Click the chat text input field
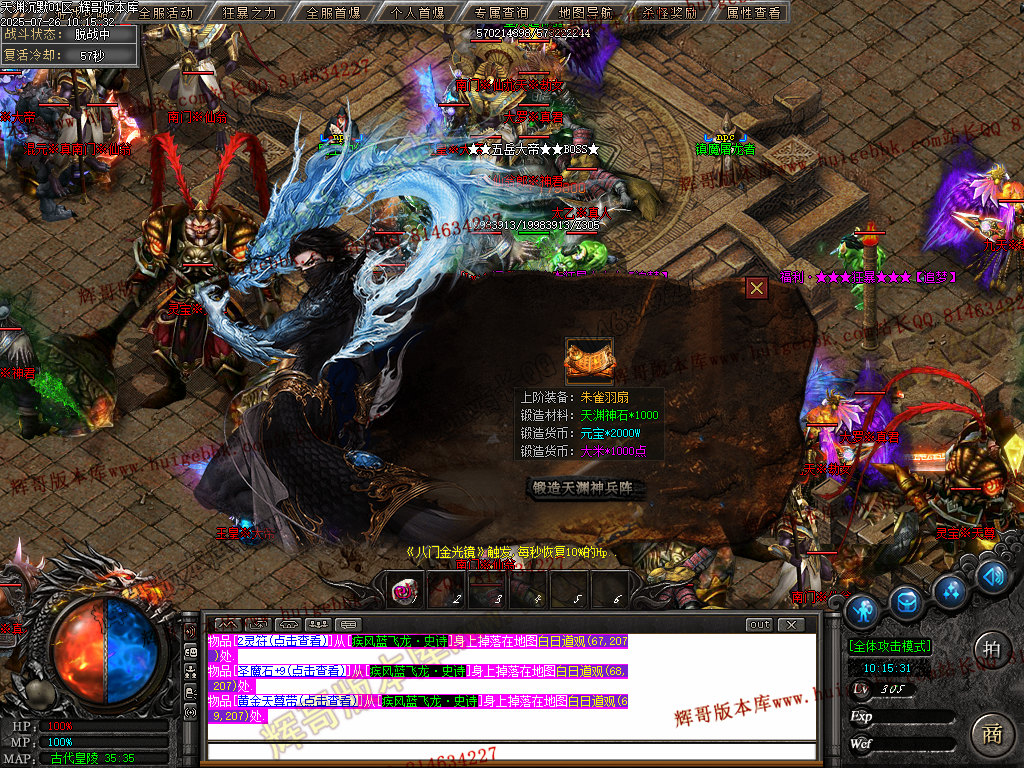 [x=510, y=752]
